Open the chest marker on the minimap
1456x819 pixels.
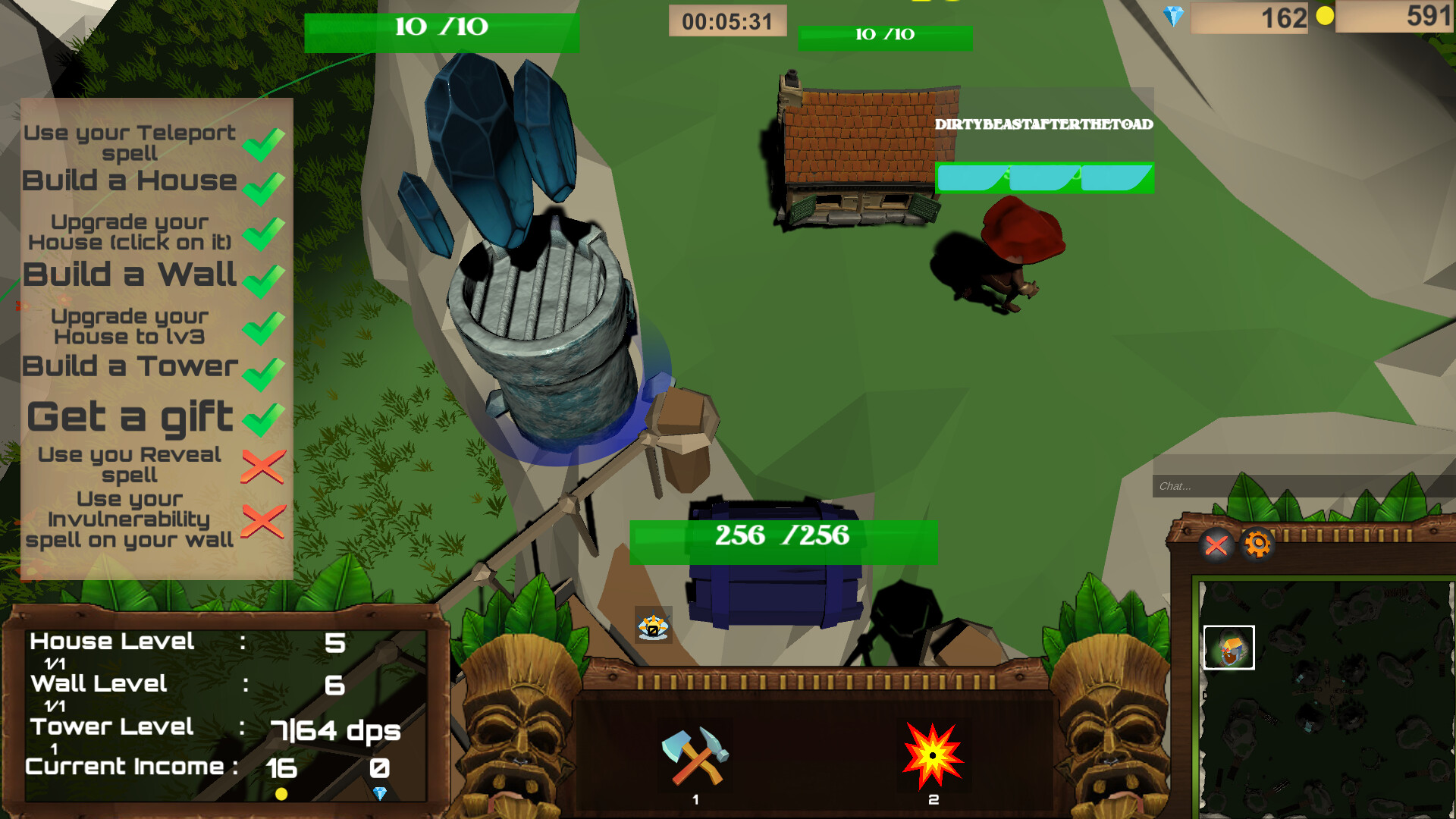[1230, 648]
